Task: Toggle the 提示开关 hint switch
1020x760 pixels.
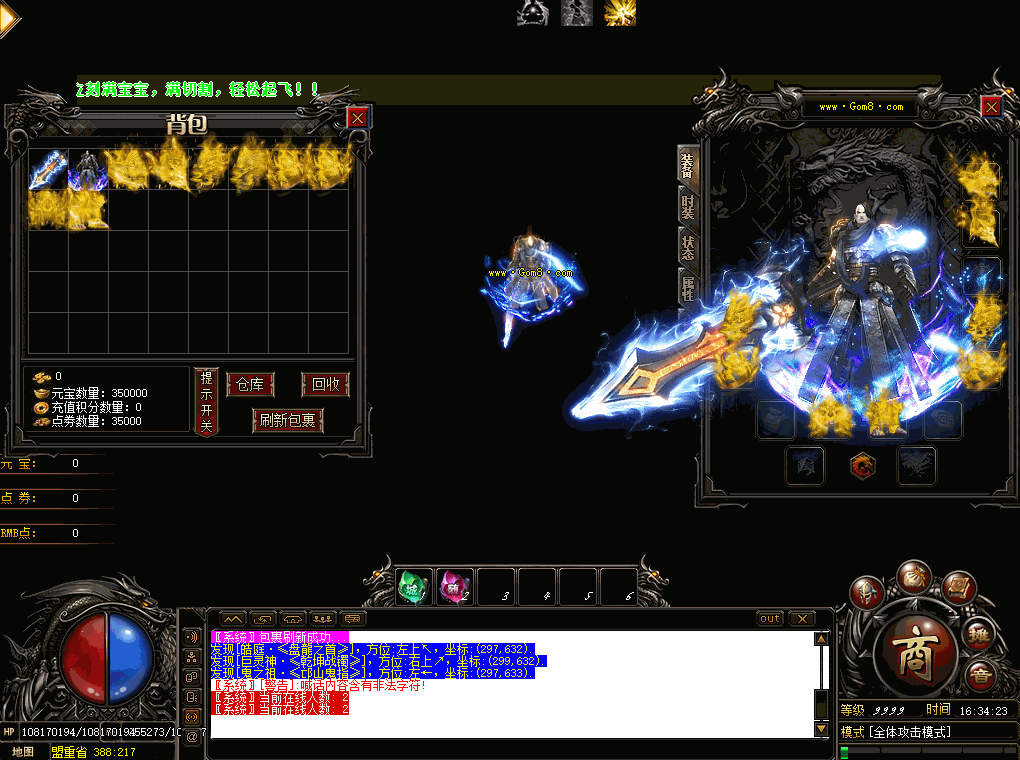Action: [206, 401]
